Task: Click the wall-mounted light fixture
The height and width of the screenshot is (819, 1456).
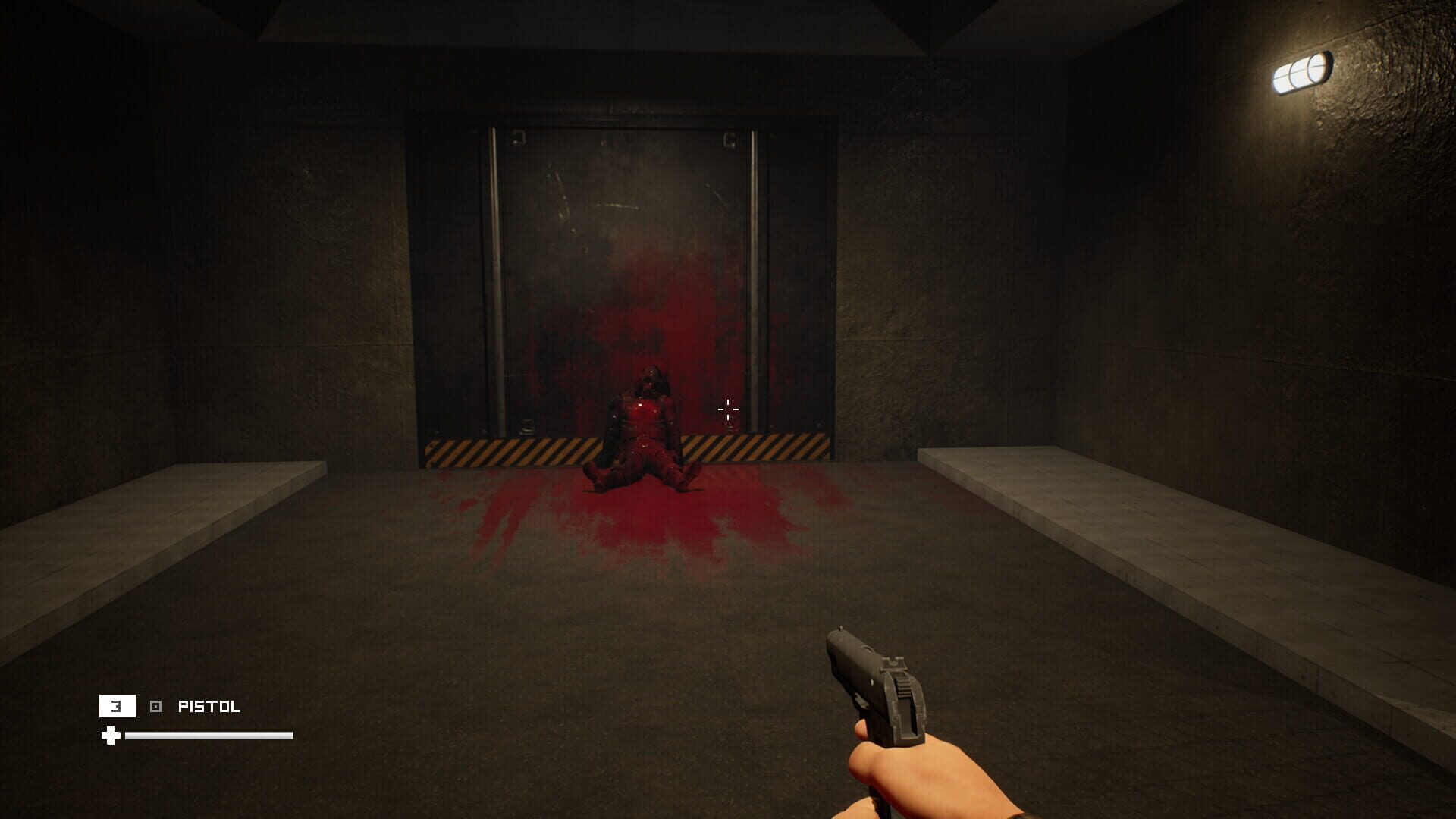Action: coord(1301,71)
